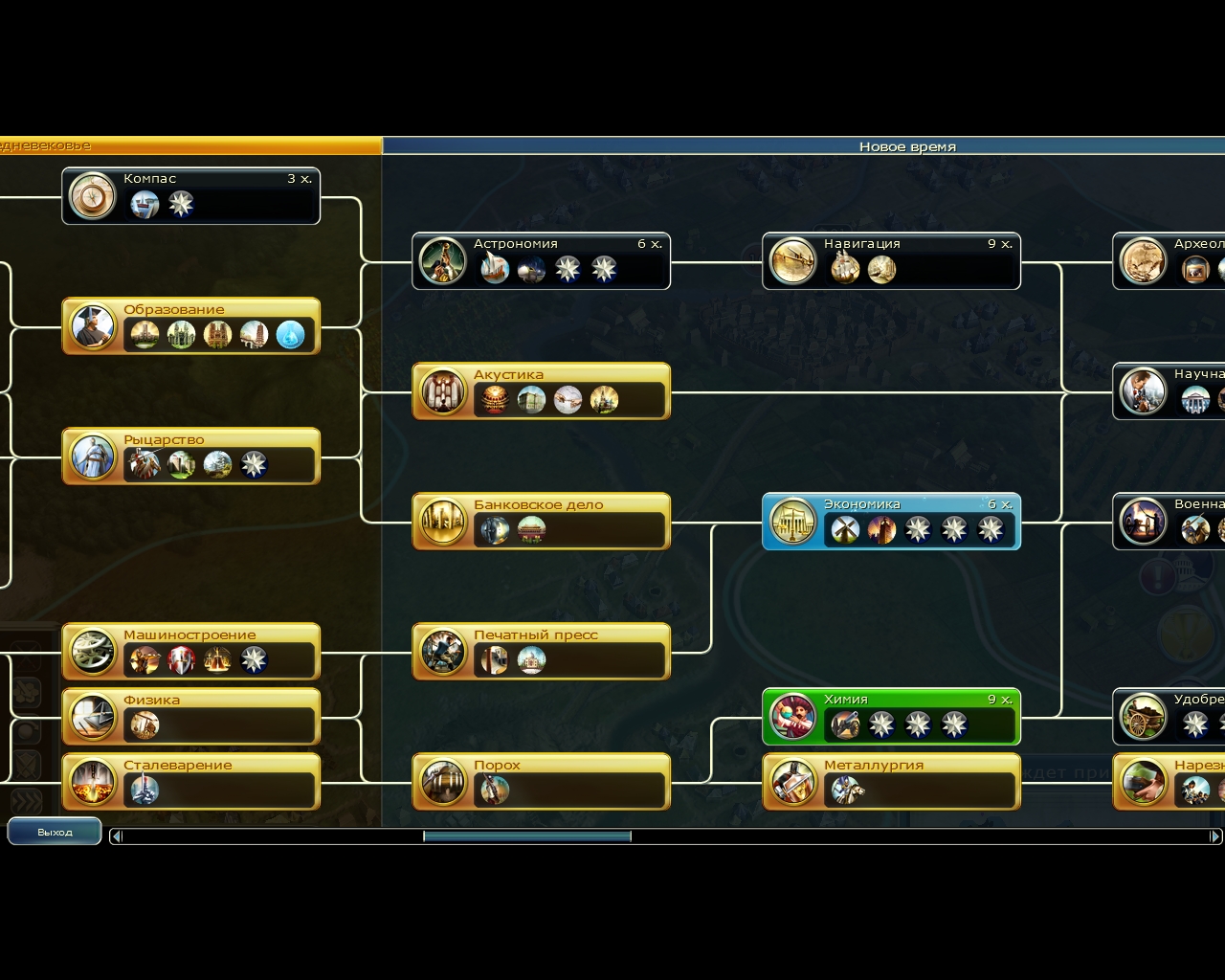Viewport: 1225px width, 980px height.
Task: Switch to the Средневековье era tab
Action: pos(191,146)
